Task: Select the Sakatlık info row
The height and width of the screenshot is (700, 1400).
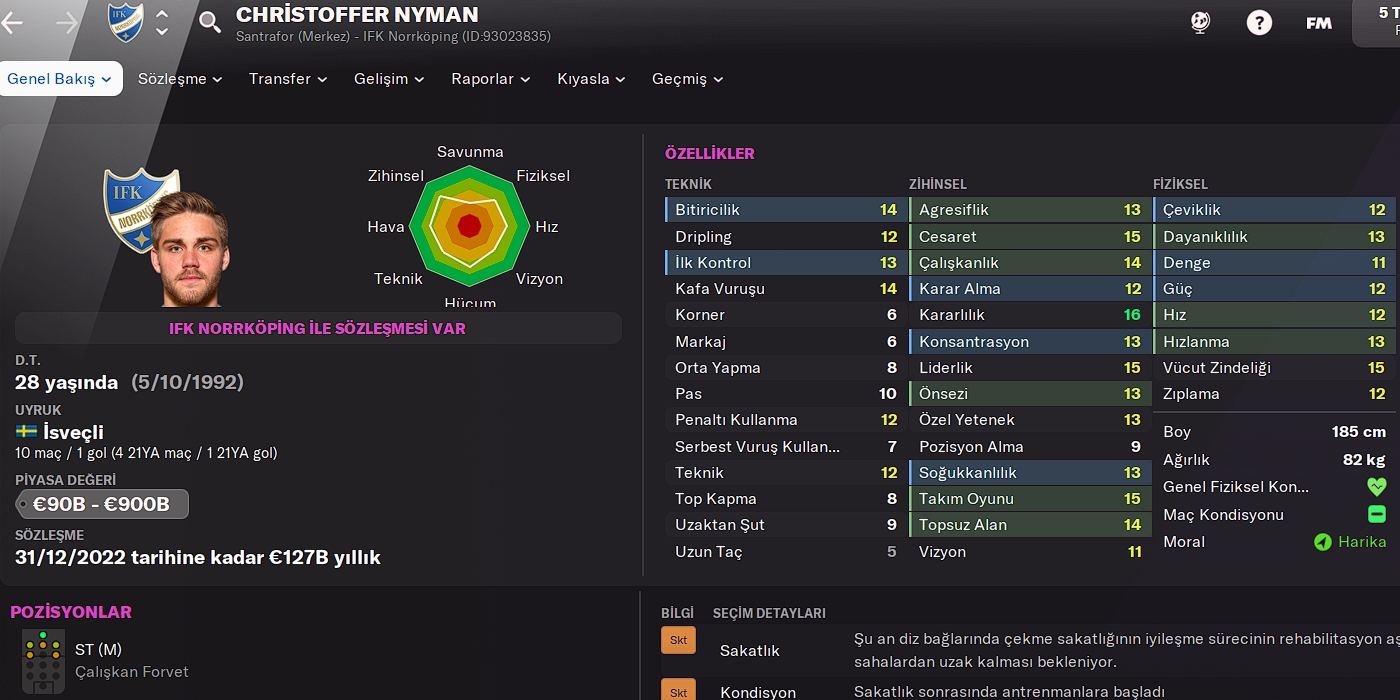Action: coord(750,651)
